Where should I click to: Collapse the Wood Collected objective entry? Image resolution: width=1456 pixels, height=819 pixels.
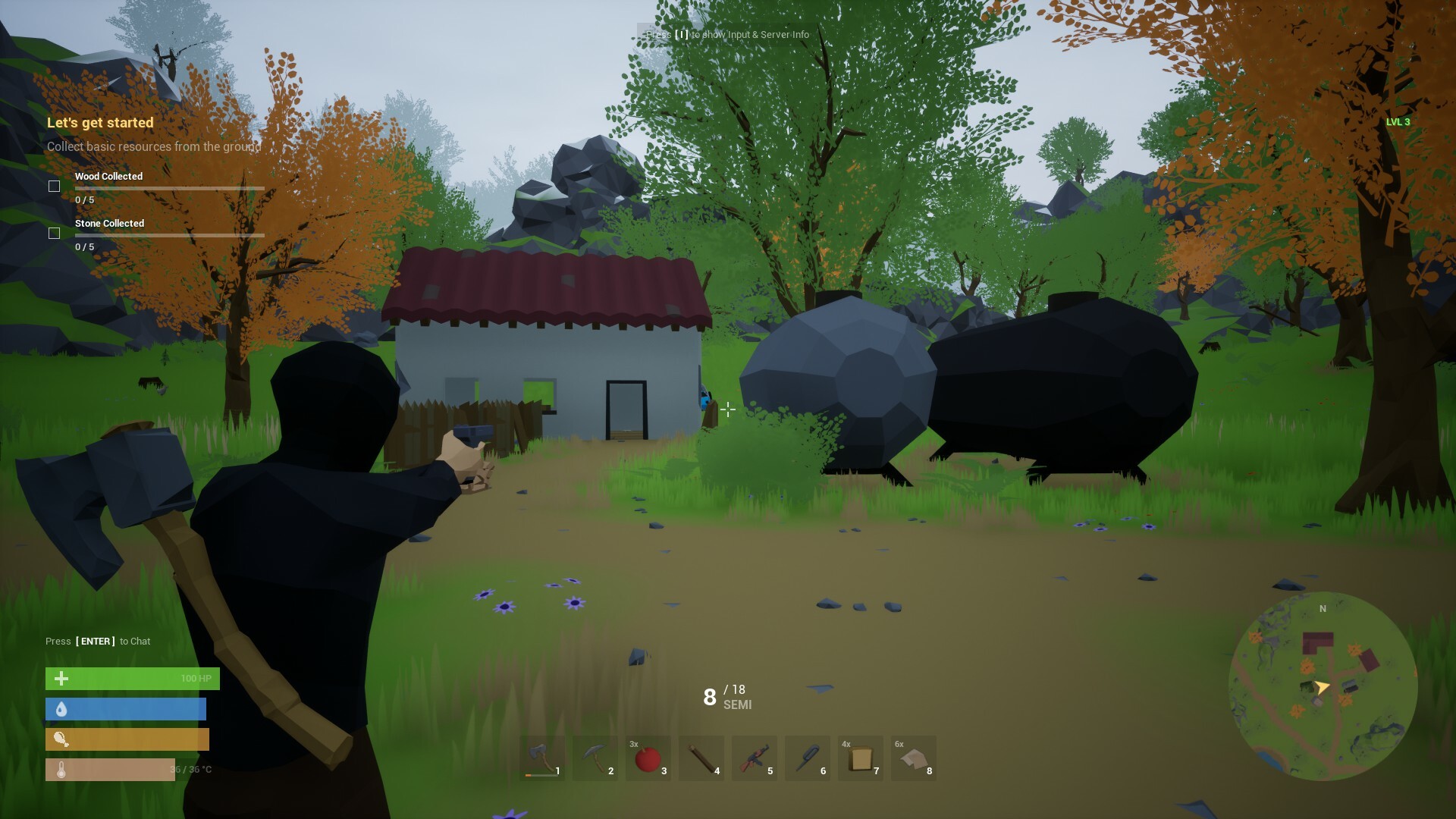pyautogui.click(x=108, y=176)
